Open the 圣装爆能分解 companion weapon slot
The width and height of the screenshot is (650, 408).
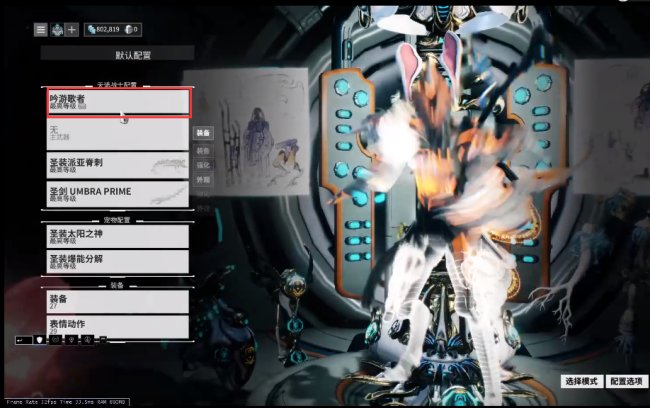pos(118,261)
